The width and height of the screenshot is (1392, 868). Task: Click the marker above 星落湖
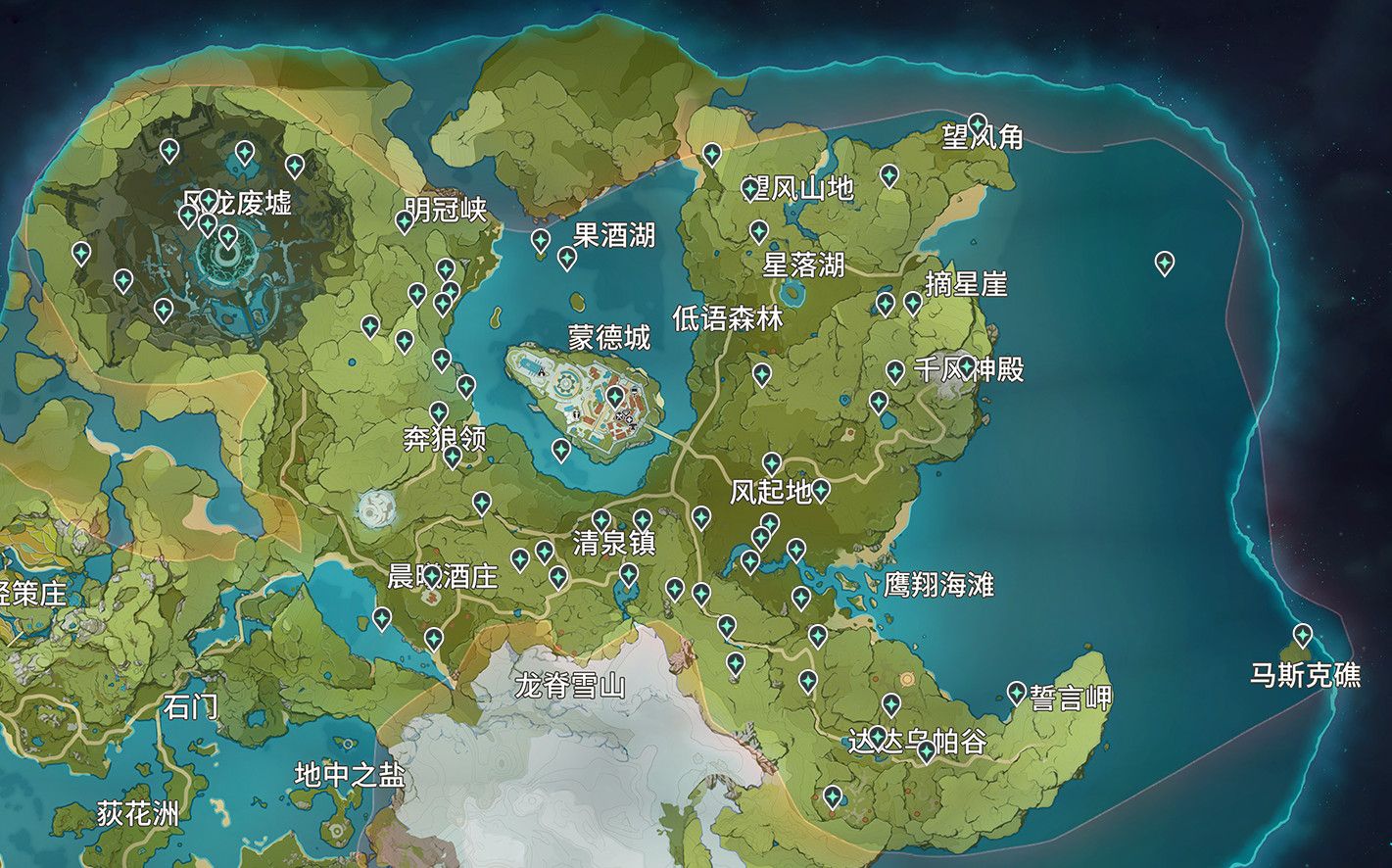pyautogui.click(x=759, y=232)
